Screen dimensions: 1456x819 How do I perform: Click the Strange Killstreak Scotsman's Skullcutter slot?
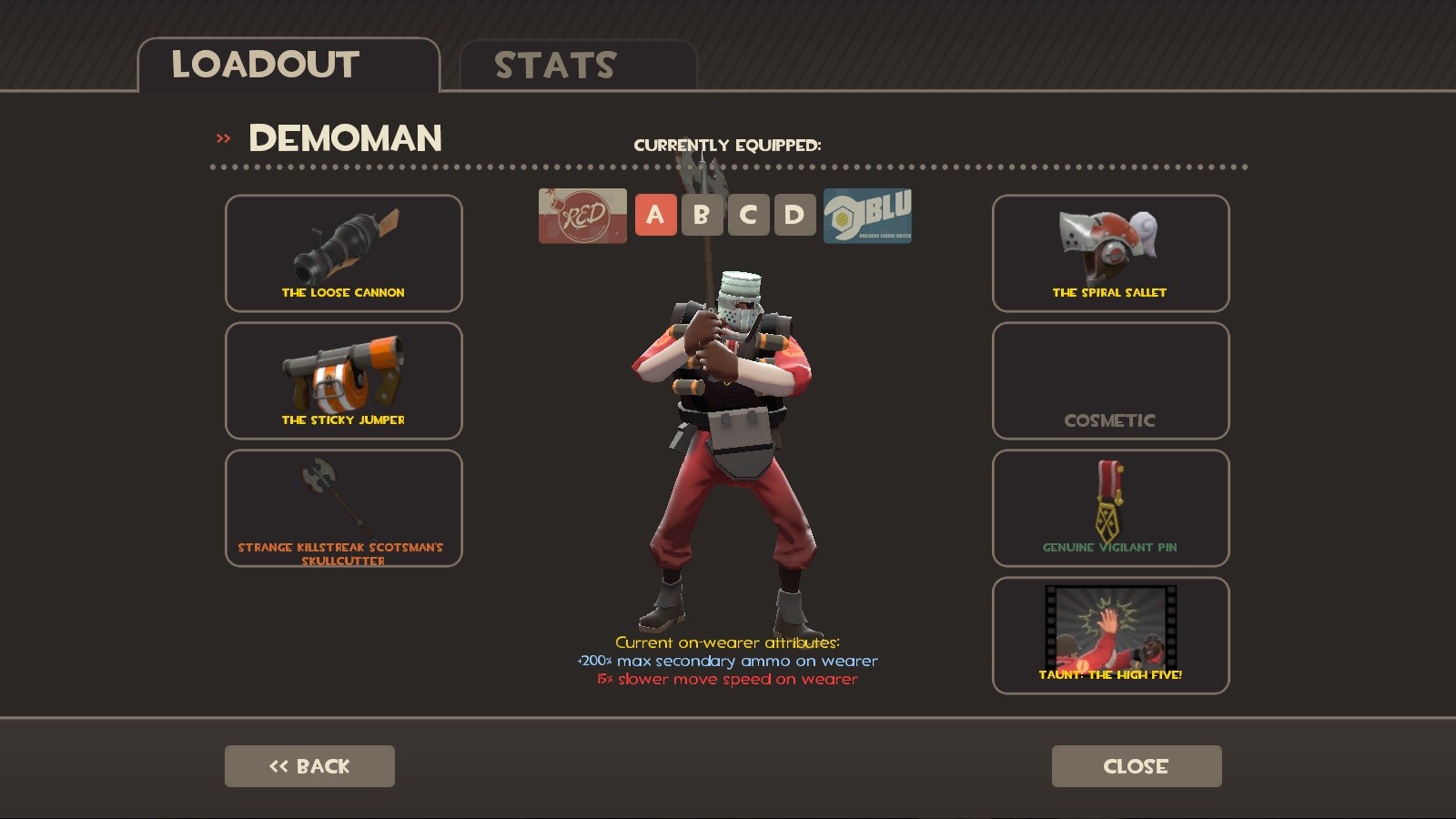343,508
